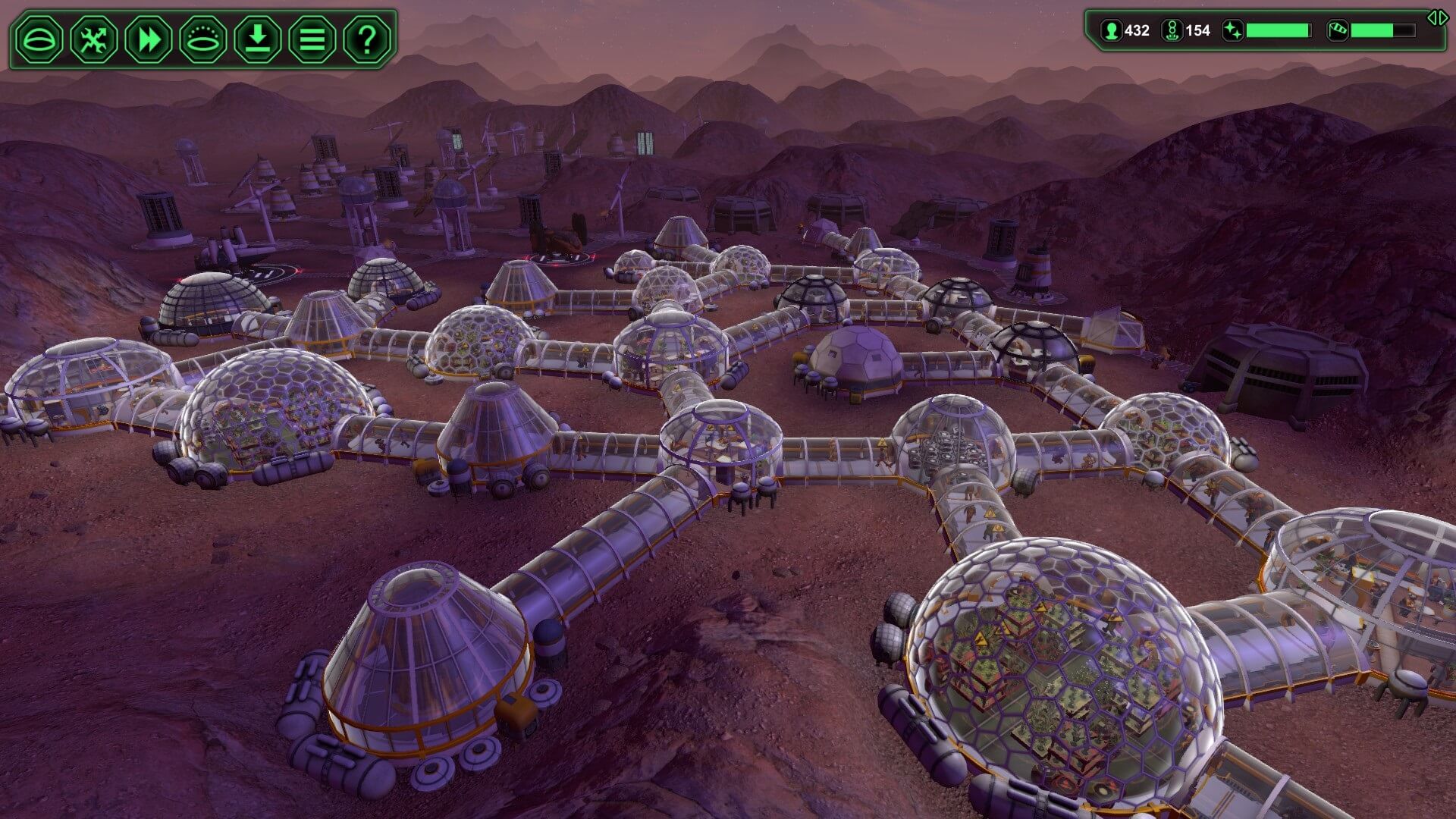The height and width of the screenshot is (819, 1456).
Task: Click the colonist count icon showing 432
Action: pos(1110,31)
